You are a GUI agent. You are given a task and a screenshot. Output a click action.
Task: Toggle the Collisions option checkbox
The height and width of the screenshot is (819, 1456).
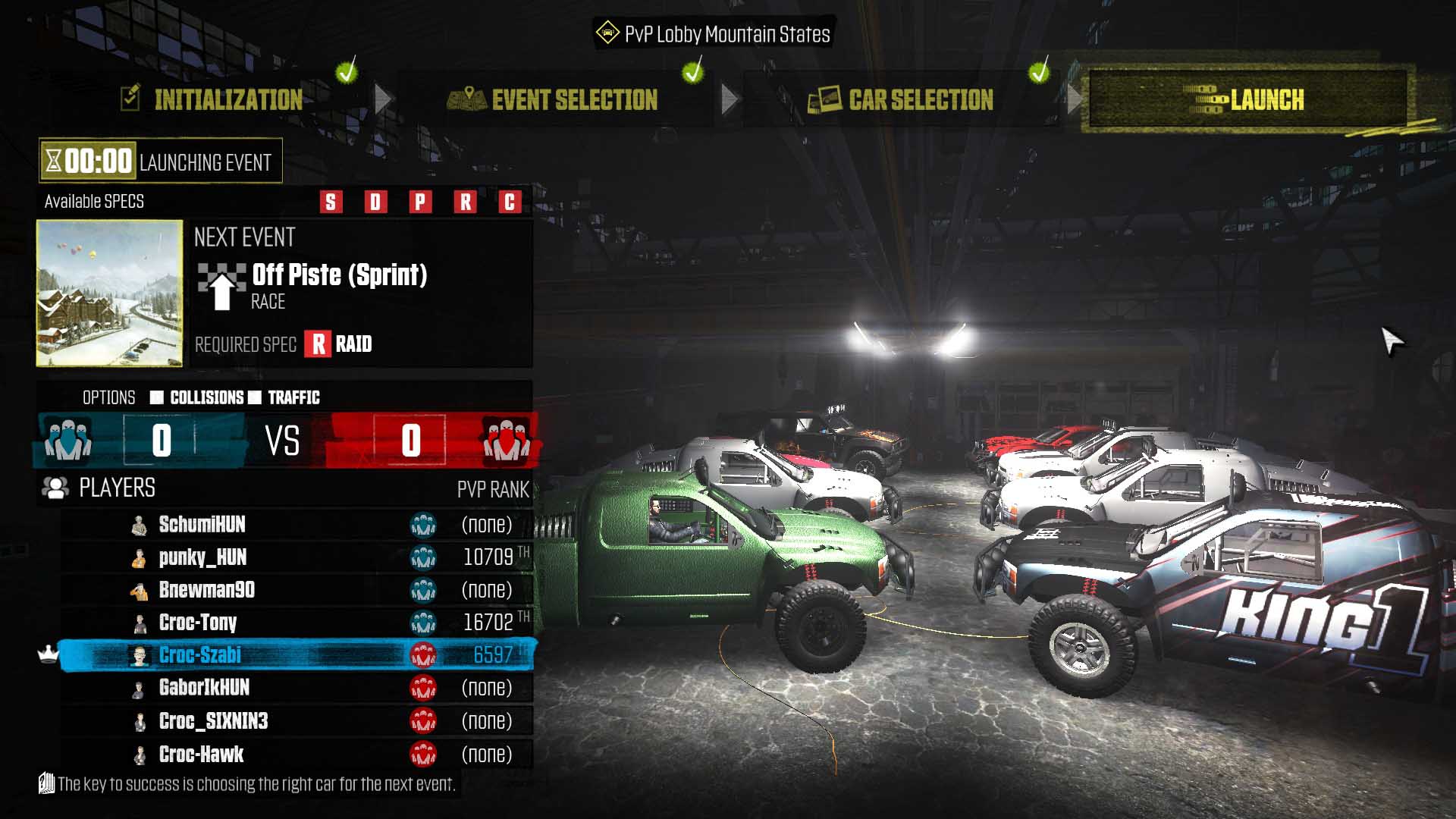point(157,397)
